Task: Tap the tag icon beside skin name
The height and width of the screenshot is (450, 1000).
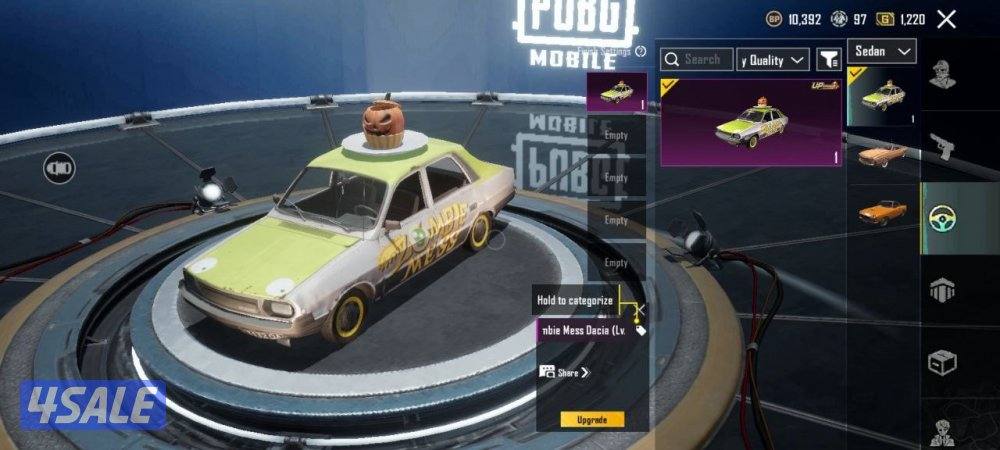Action: click(x=641, y=330)
